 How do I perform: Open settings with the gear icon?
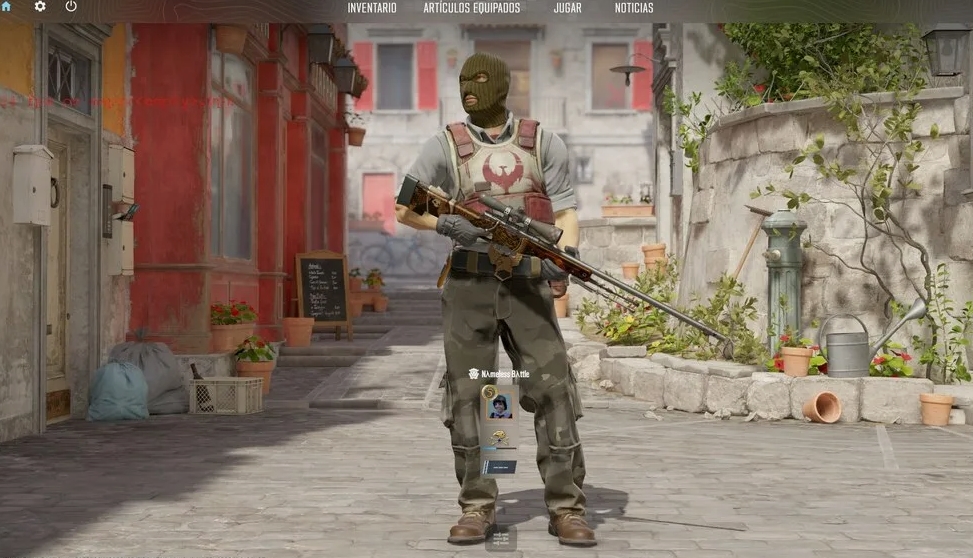click(40, 7)
